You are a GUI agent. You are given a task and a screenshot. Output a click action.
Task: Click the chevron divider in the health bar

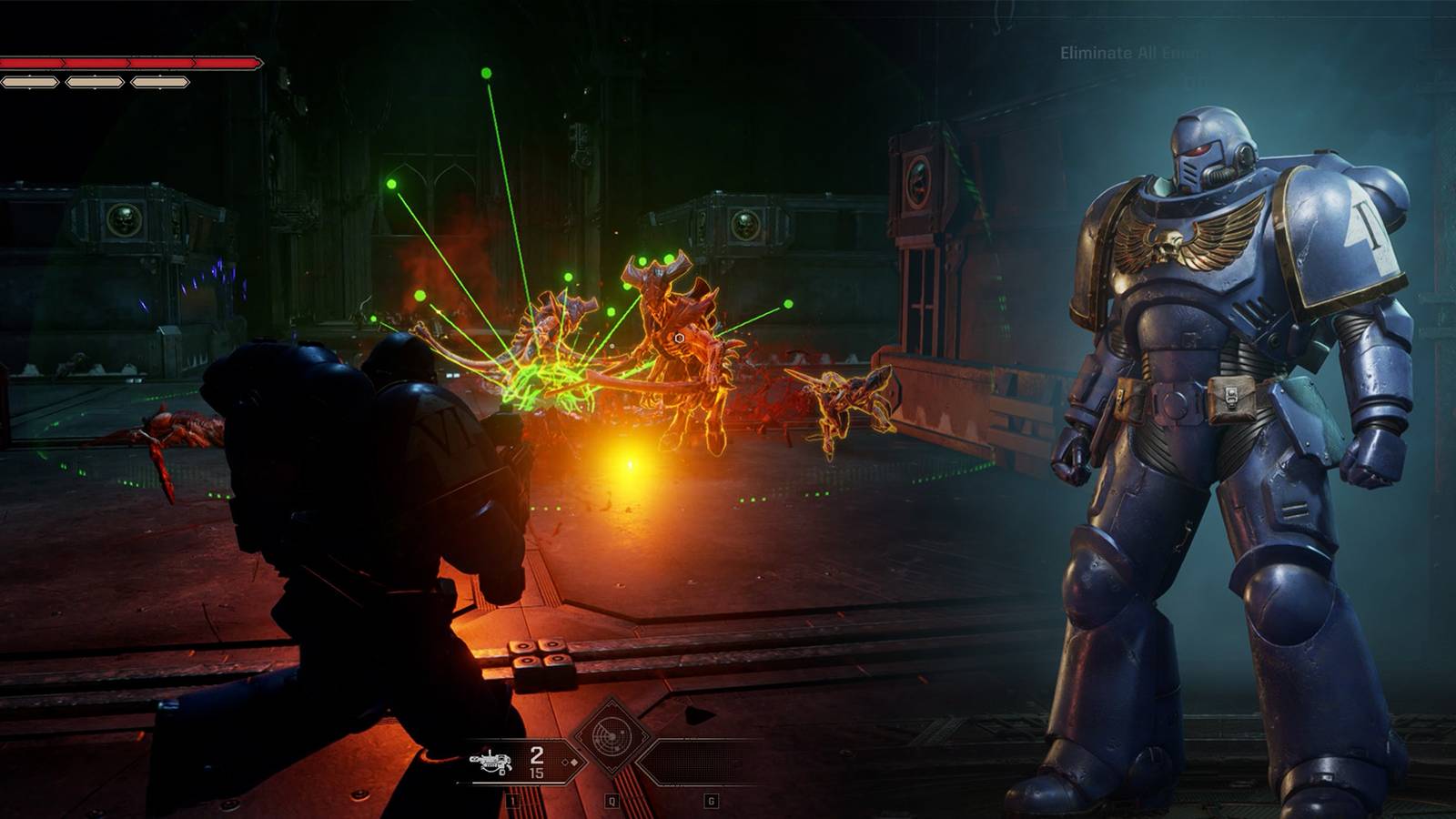click(127, 62)
